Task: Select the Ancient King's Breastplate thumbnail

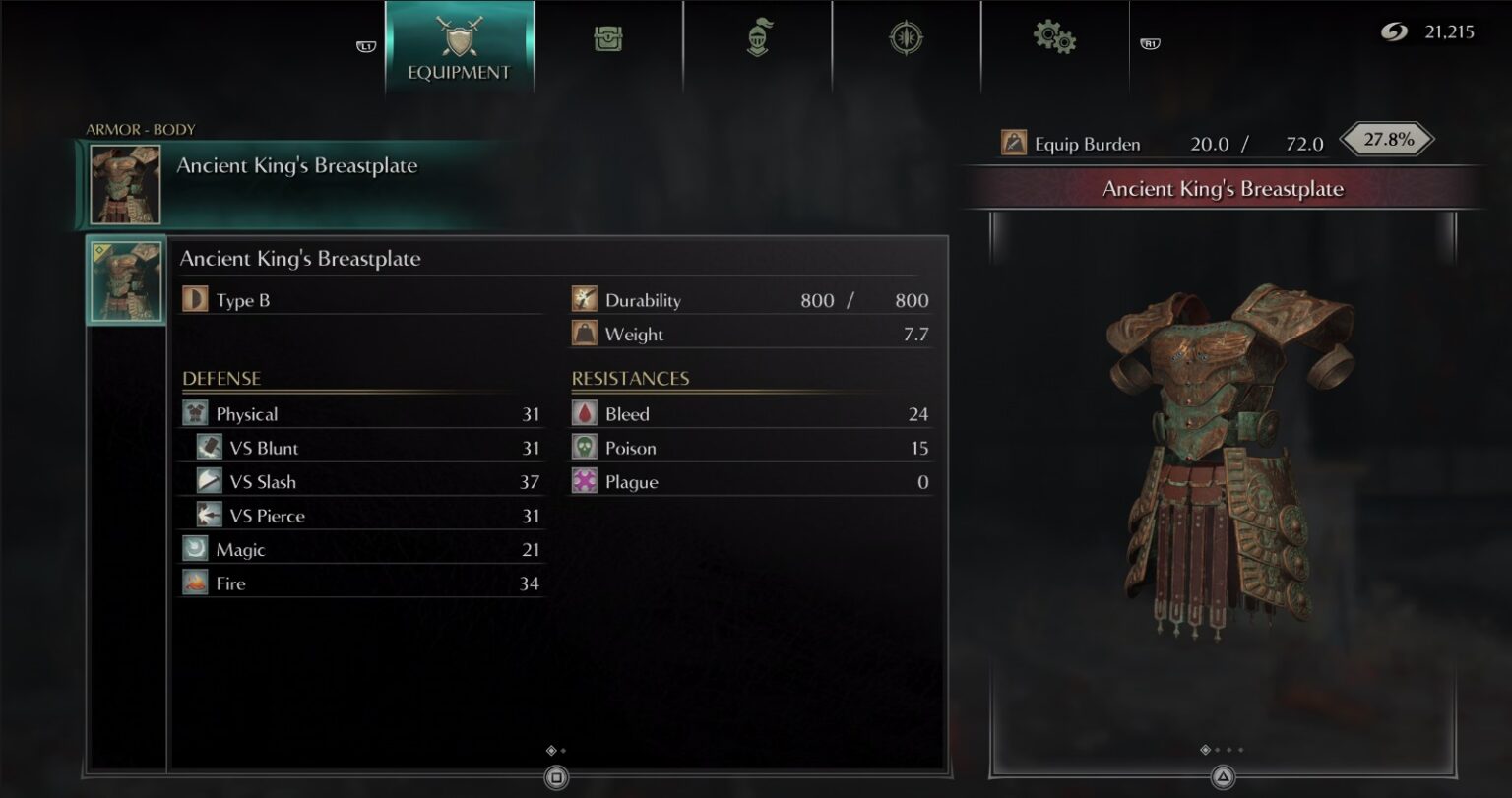Action: coord(126,280)
